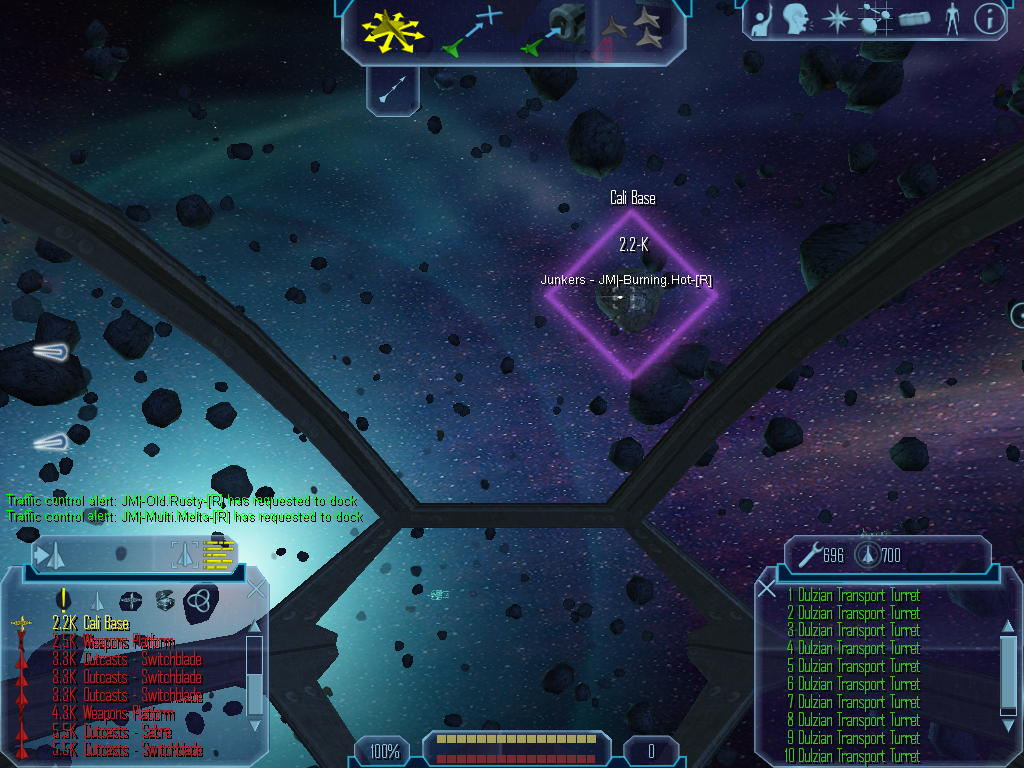Open the Nav Map star icon
This screenshot has width=1024, height=768.
(835, 18)
